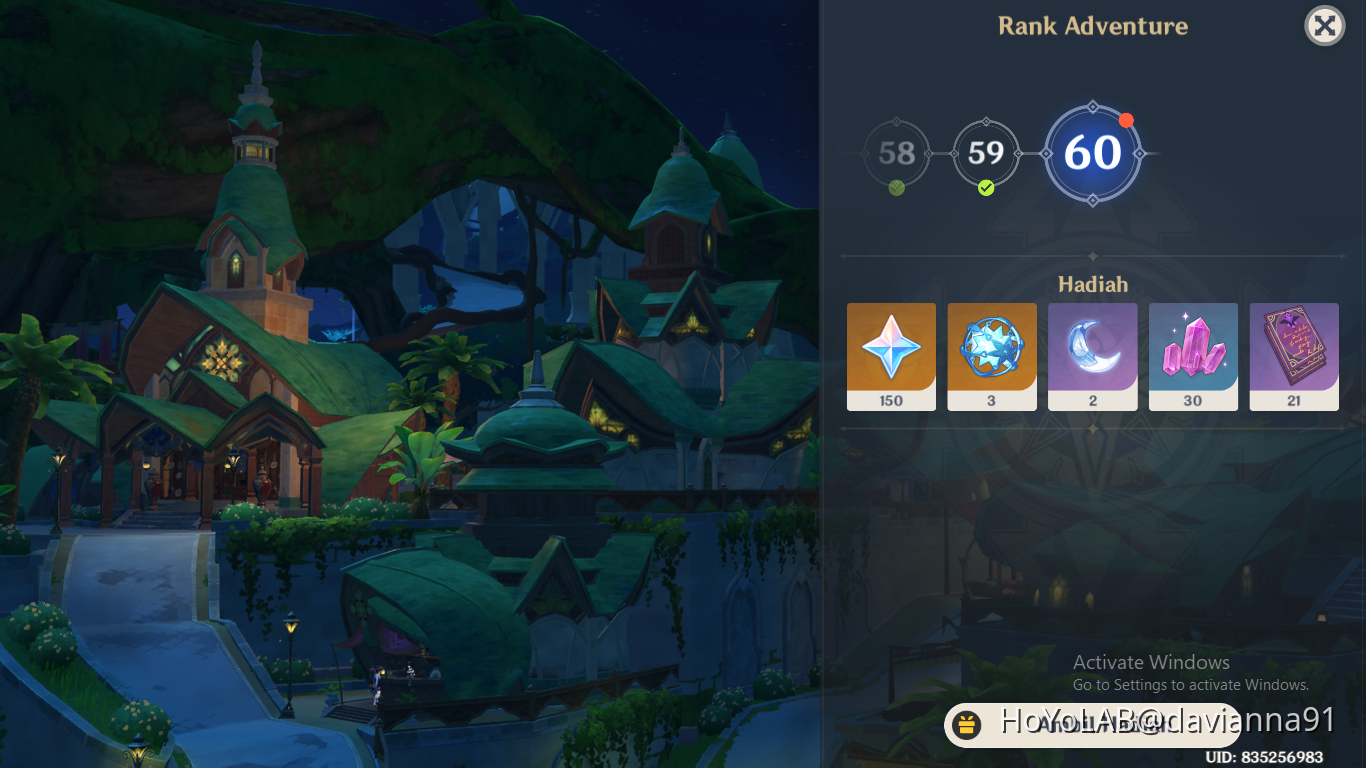The image size is (1366, 768).
Task: Click the green checkmark under rank 59
Action: click(986, 189)
